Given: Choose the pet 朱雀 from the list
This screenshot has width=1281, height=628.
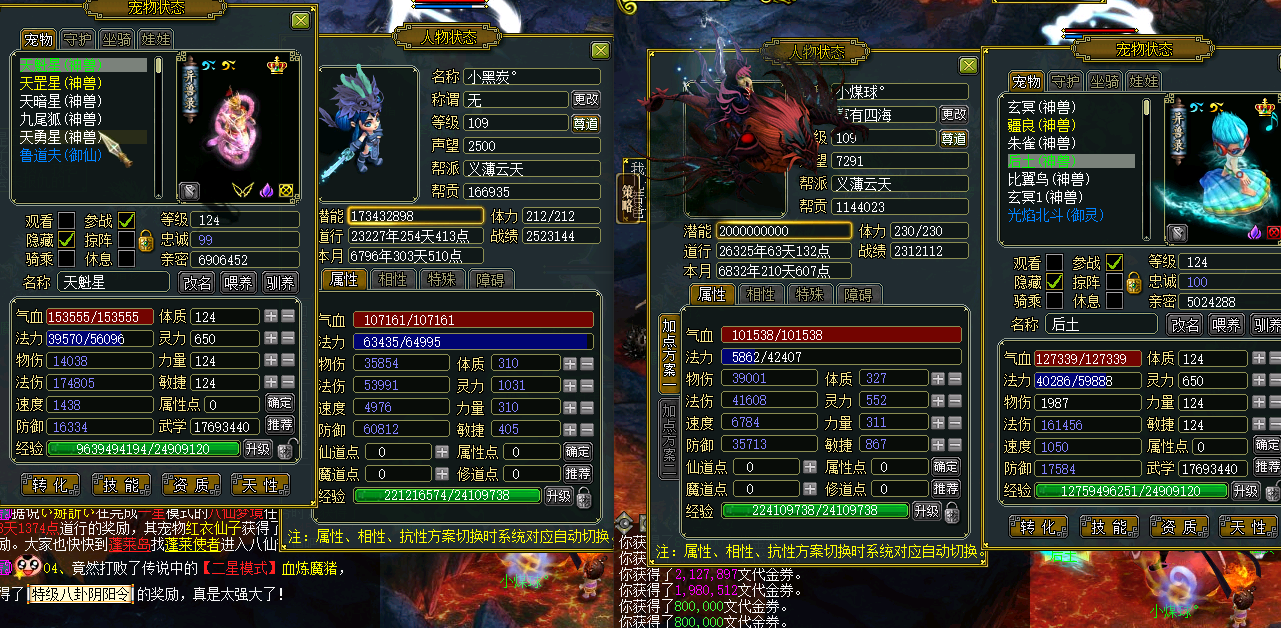Looking at the screenshot, I should pos(1040,143).
